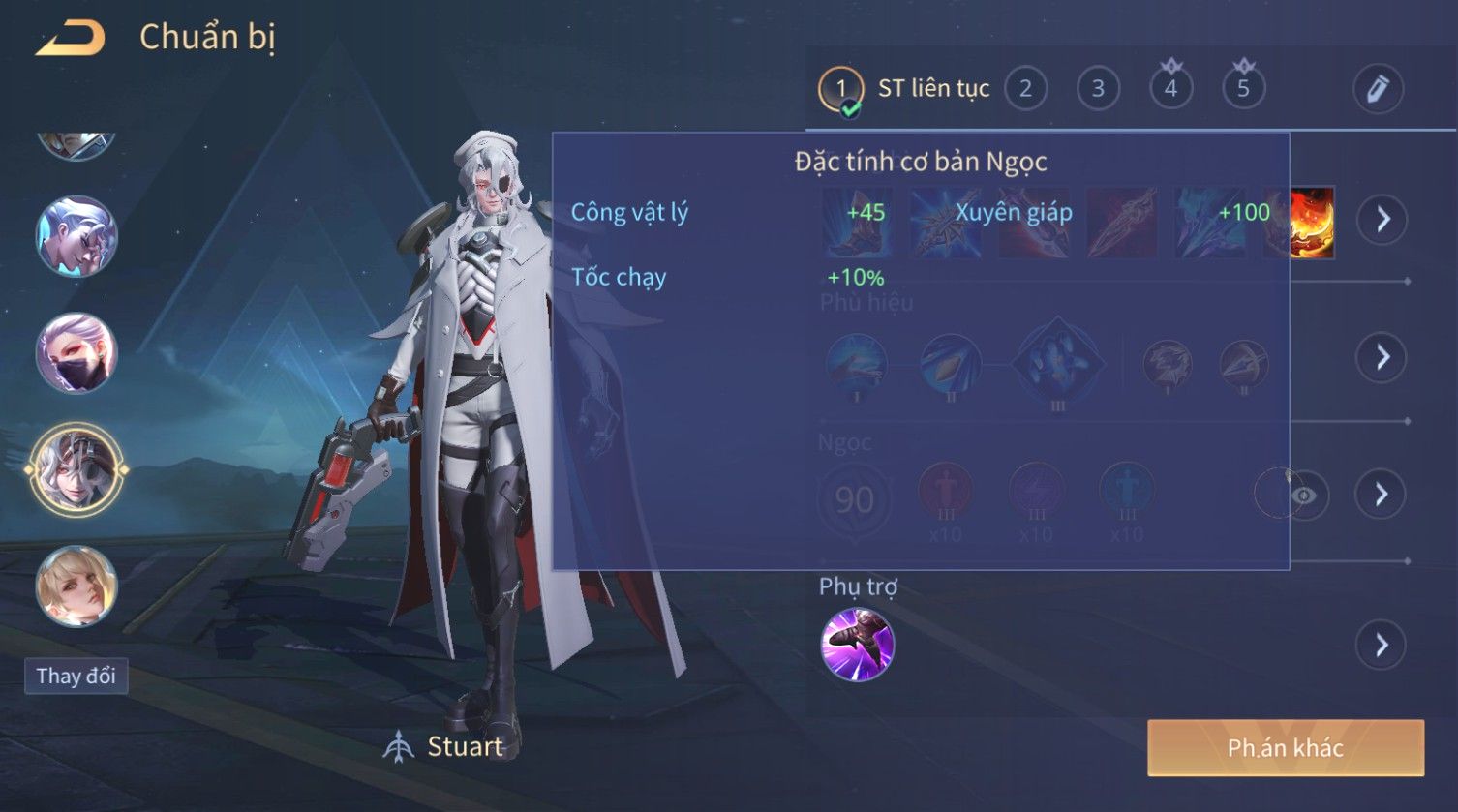Open the Phù hiệu badge settings arrow
Screen dimensions: 1458x812
pyautogui.click(x=1382, y=357)
